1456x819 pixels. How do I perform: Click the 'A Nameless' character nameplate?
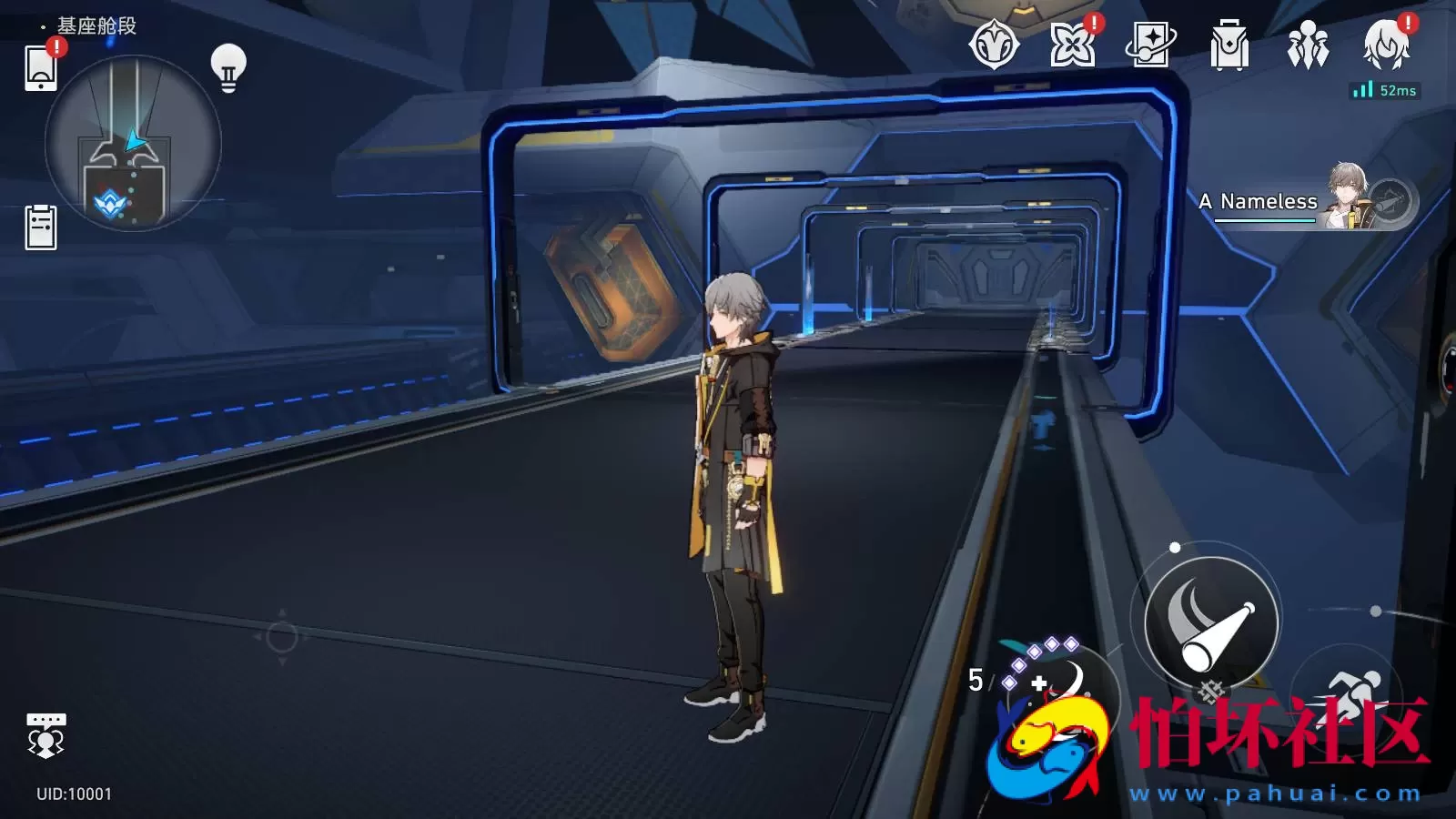(x=1259, y=200)
